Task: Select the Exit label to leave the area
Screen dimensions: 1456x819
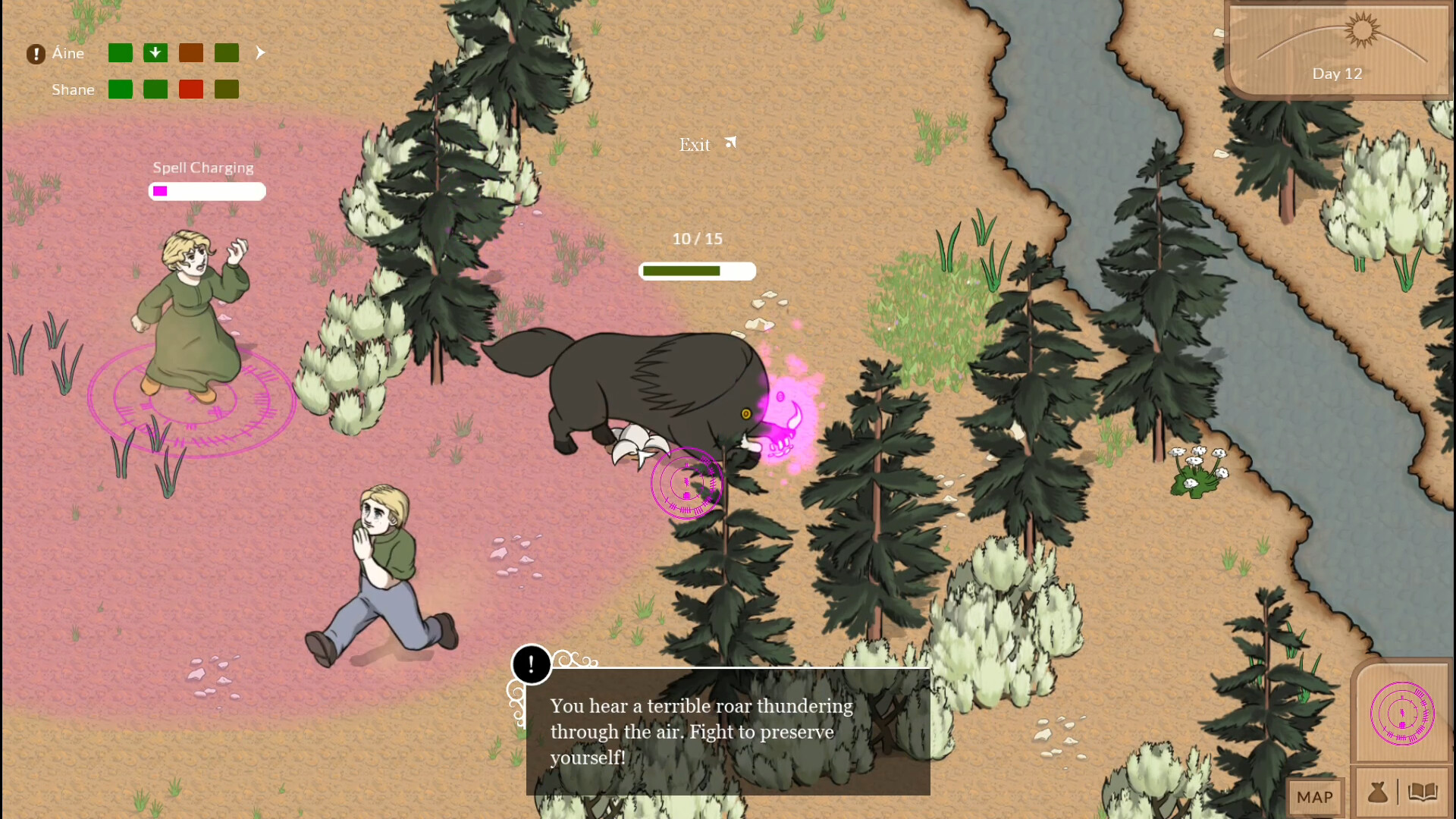Action: [x=694, y=144]
